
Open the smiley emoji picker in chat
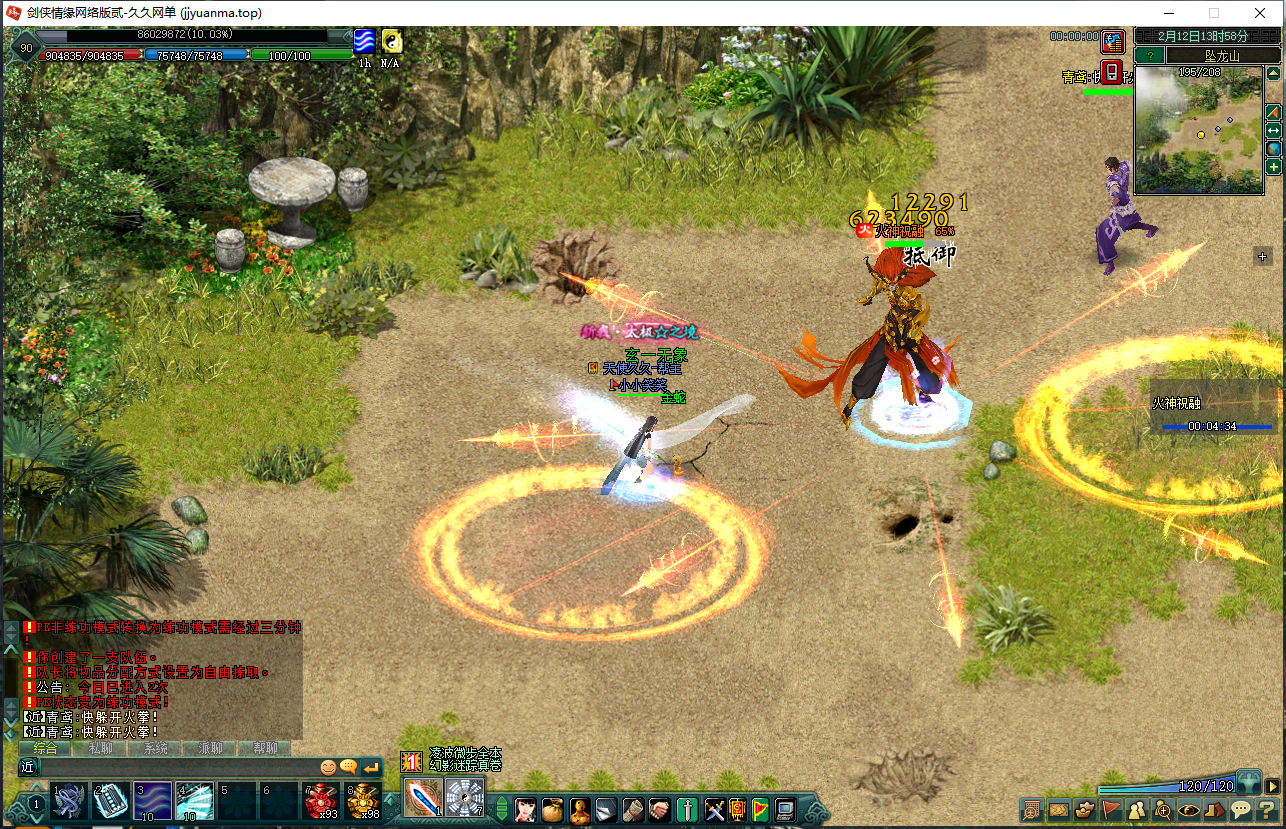point(328,767)
